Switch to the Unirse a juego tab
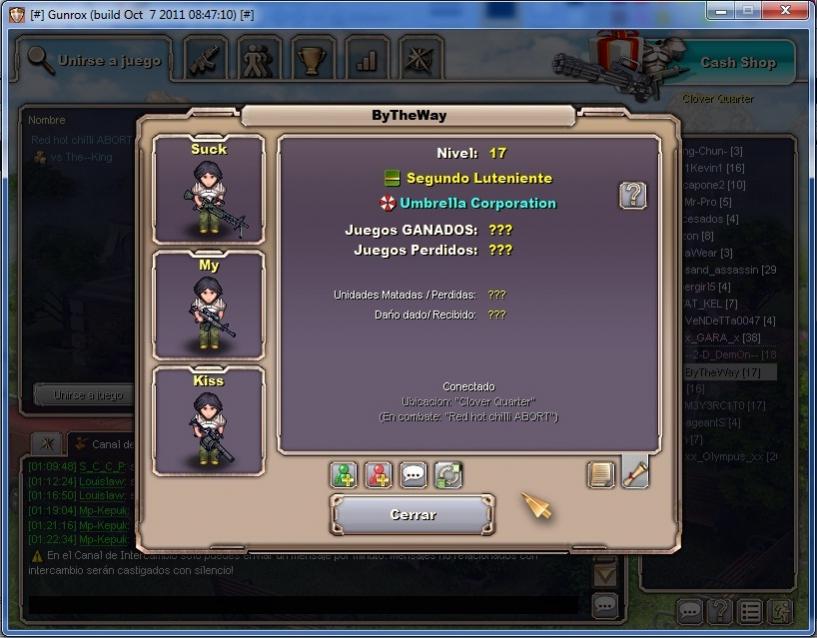 pyautogui.click(x=94, y=61)
